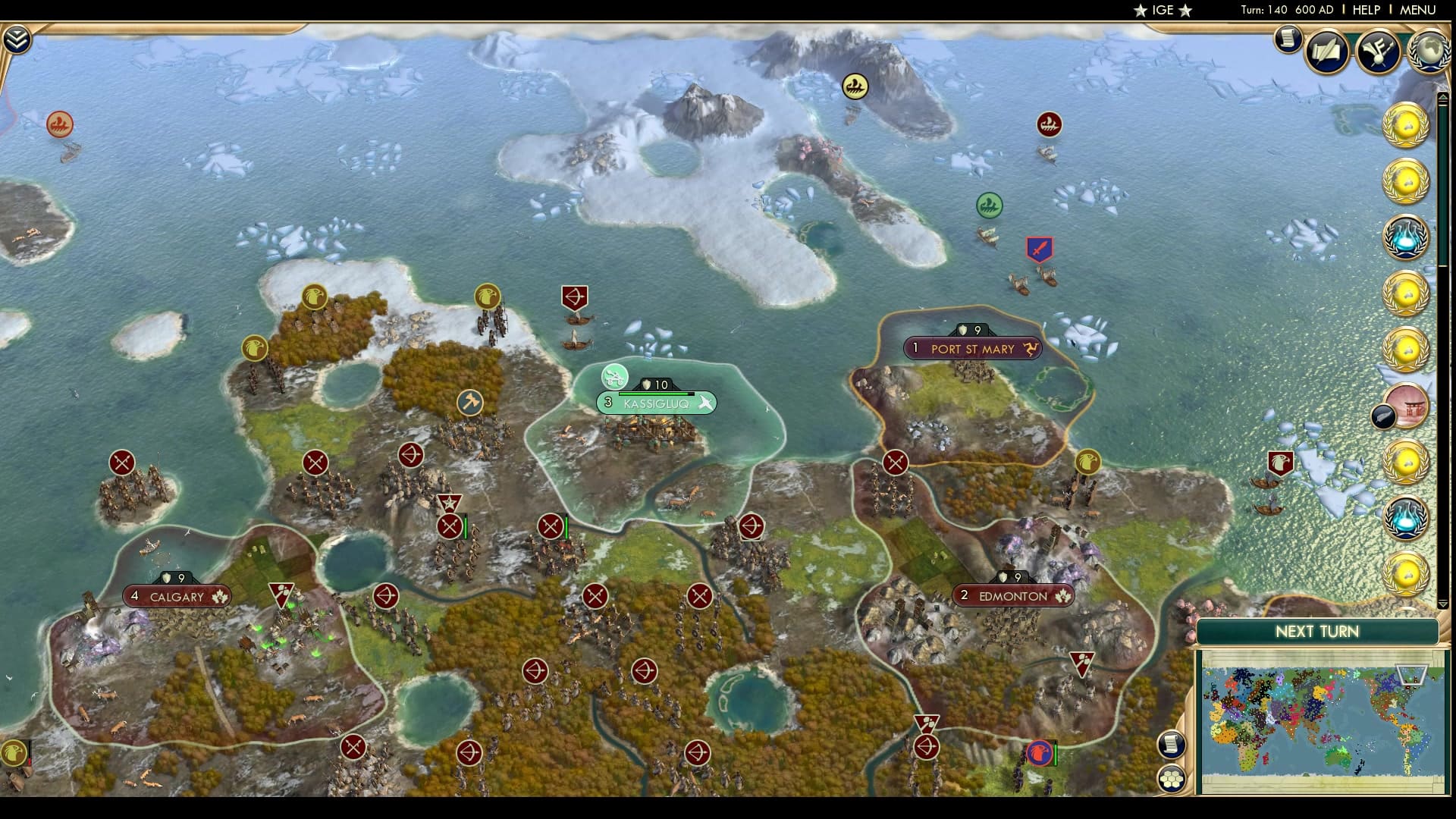Expand the Calgary city banner
Image resolution: width=1456 pixels, height=819 pixels.
(x=176, y=597)
